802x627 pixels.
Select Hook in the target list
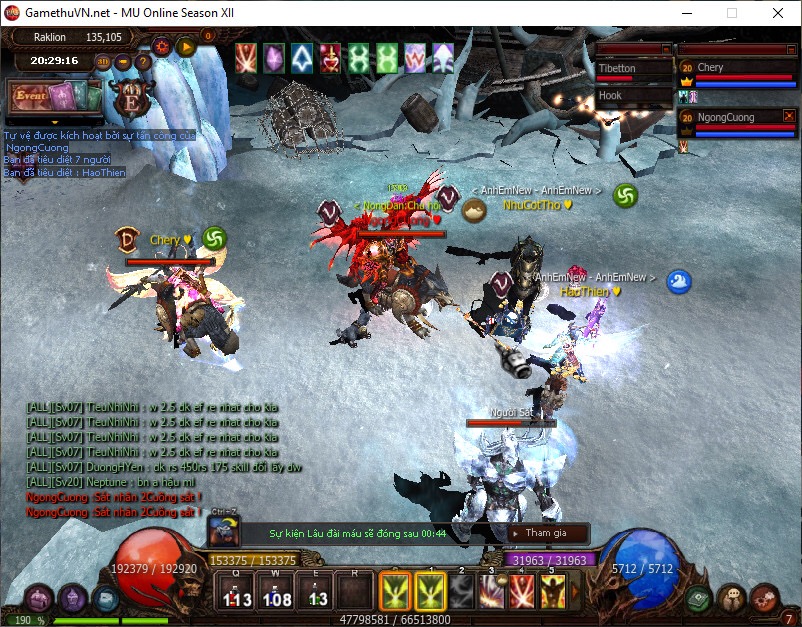coord(632,96)
